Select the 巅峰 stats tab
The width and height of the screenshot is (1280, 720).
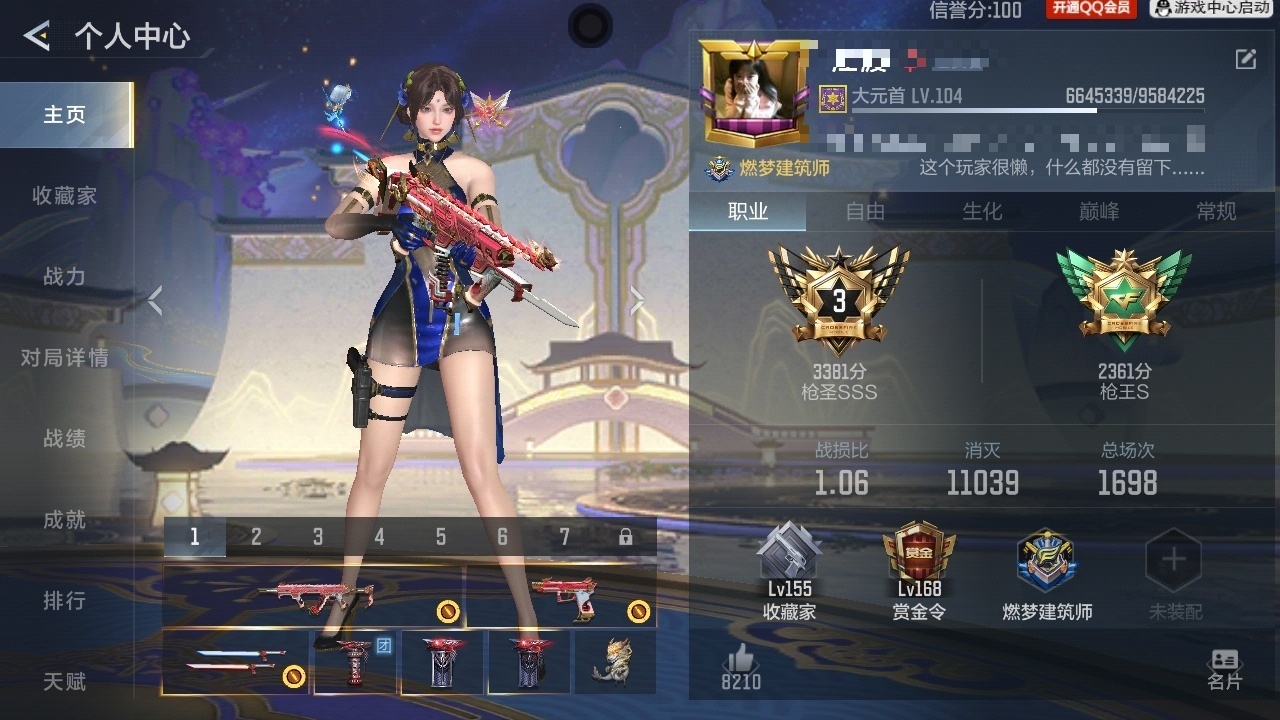(x=1099, y=211)
